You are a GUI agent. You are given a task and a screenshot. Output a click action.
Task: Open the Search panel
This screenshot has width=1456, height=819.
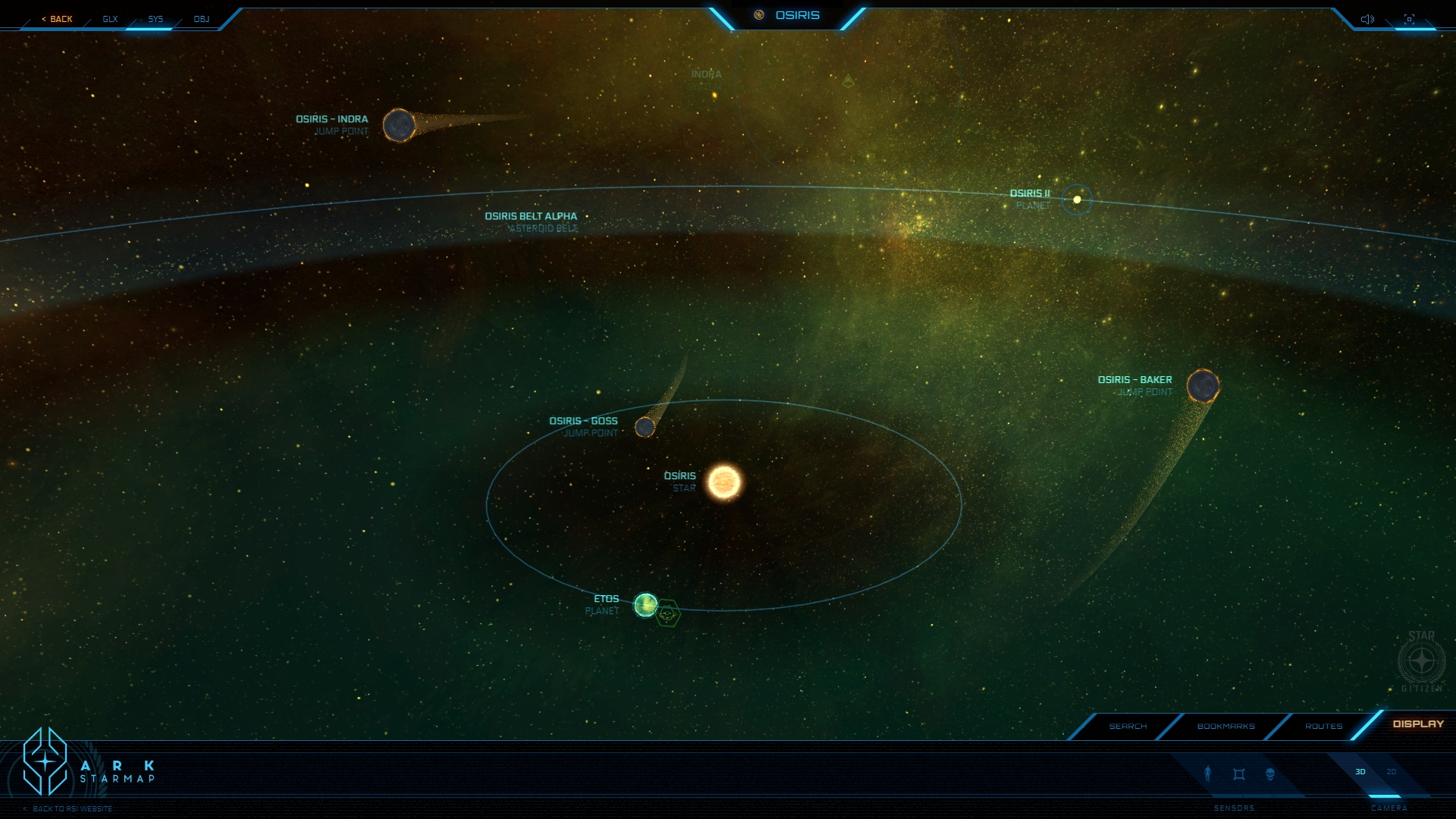click(1128, 726)
